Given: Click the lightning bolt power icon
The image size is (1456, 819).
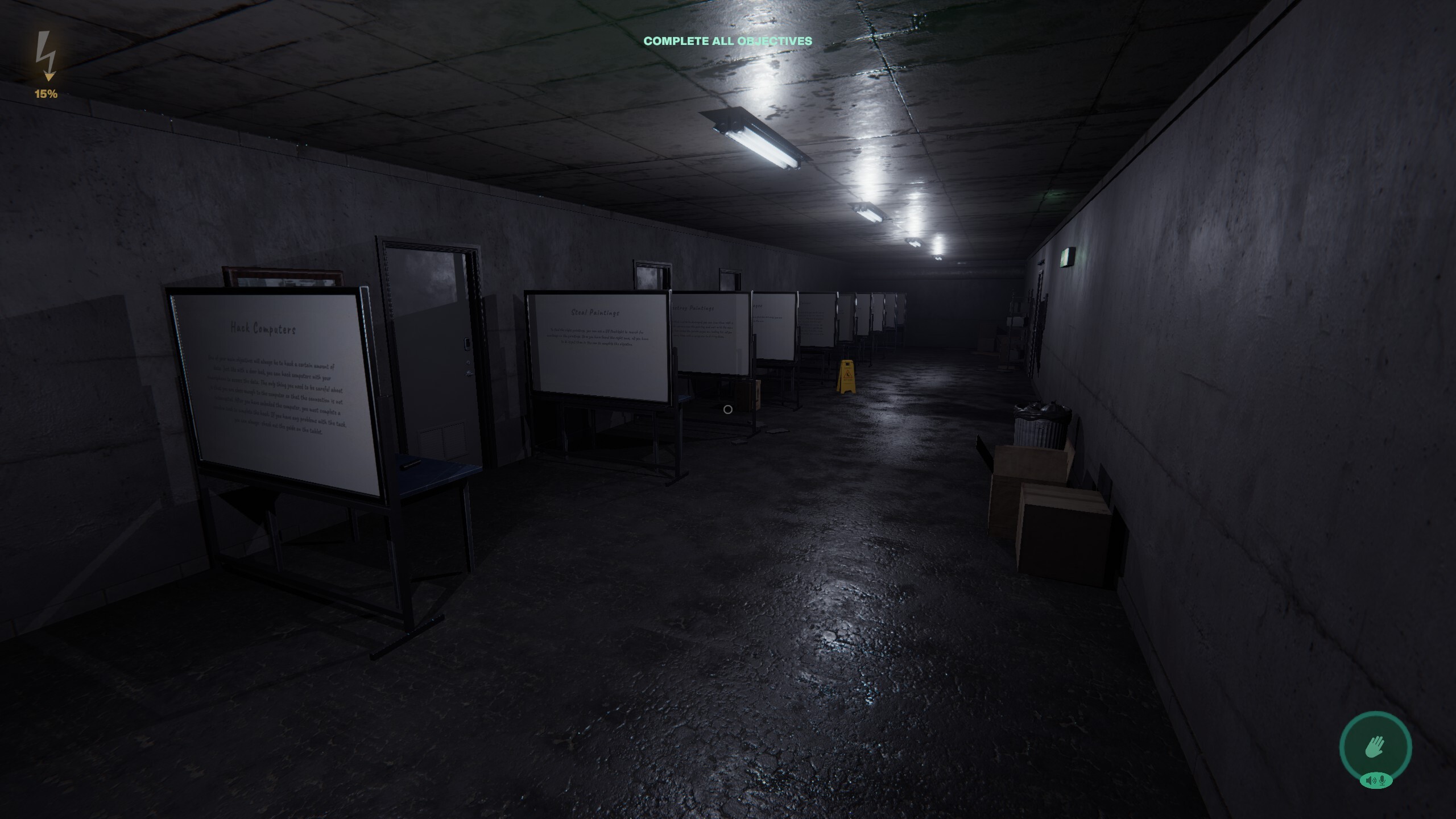Looking at the screenshot, I should pyautogui.click(x=47, y=54).
